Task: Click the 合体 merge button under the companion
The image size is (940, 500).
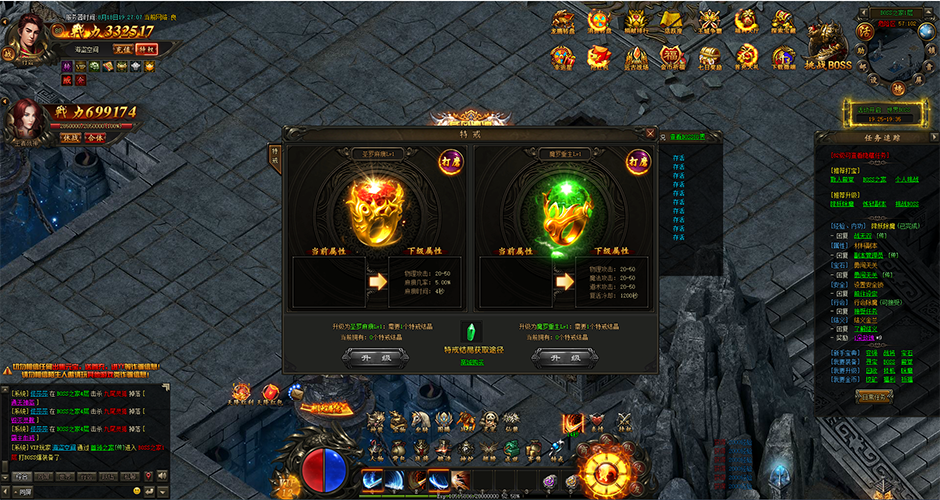Action: [95, 137]
